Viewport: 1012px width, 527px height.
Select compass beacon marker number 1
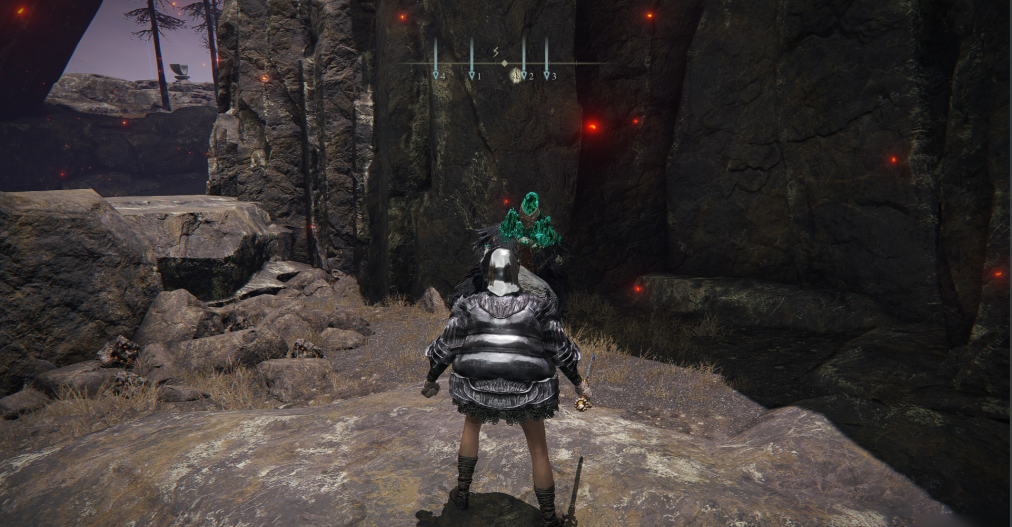pyautogui.click(x=473, y=75)
